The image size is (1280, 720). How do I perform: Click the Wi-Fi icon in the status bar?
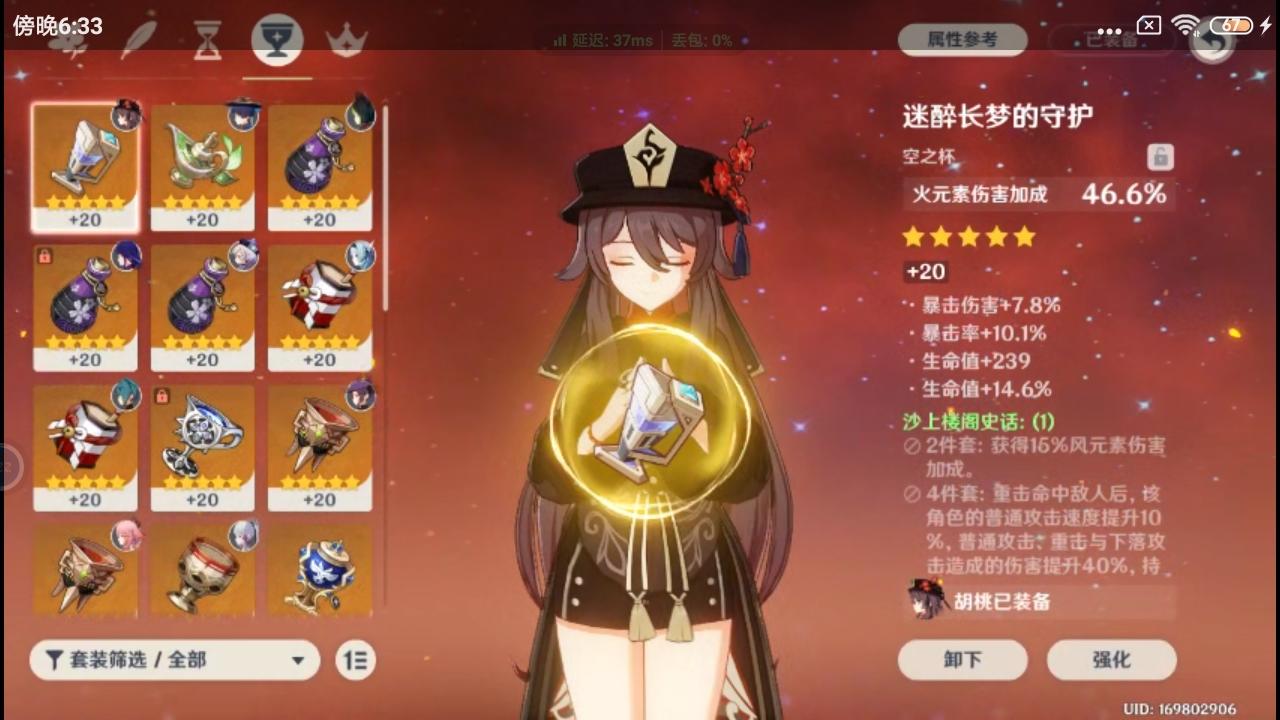point(1187,26)
